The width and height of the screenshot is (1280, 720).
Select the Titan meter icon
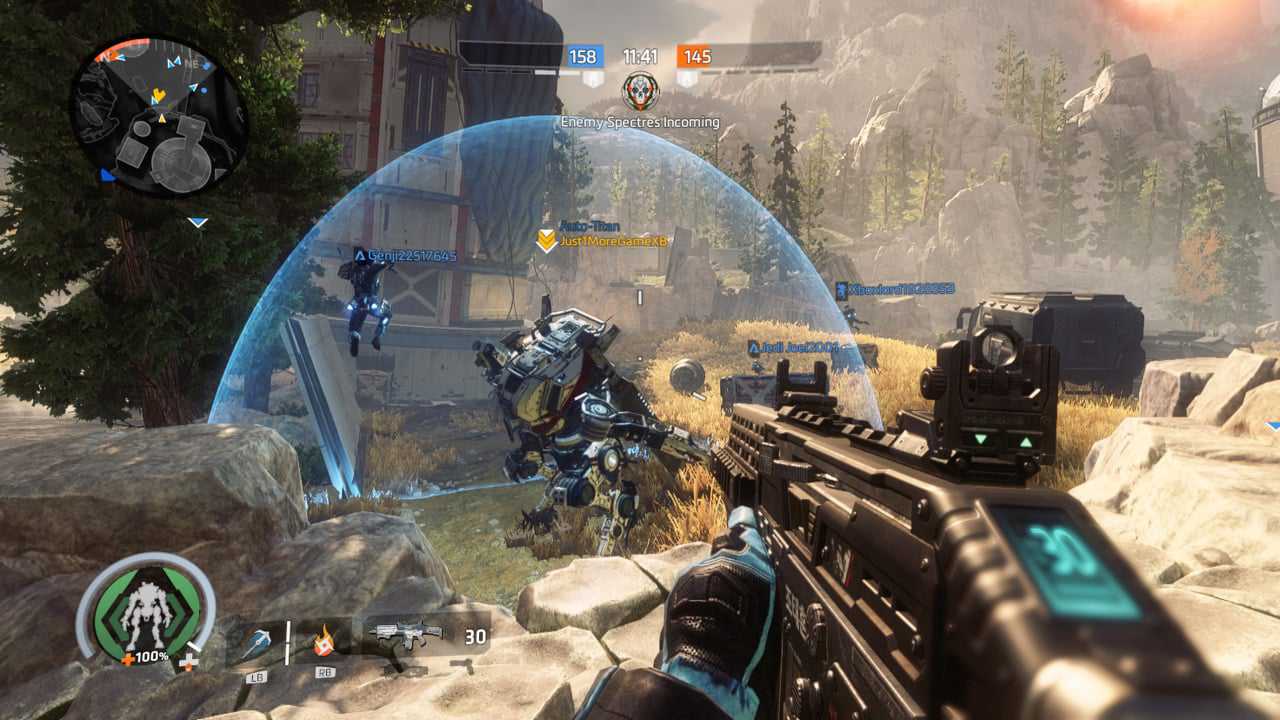[x=144, y=611]
